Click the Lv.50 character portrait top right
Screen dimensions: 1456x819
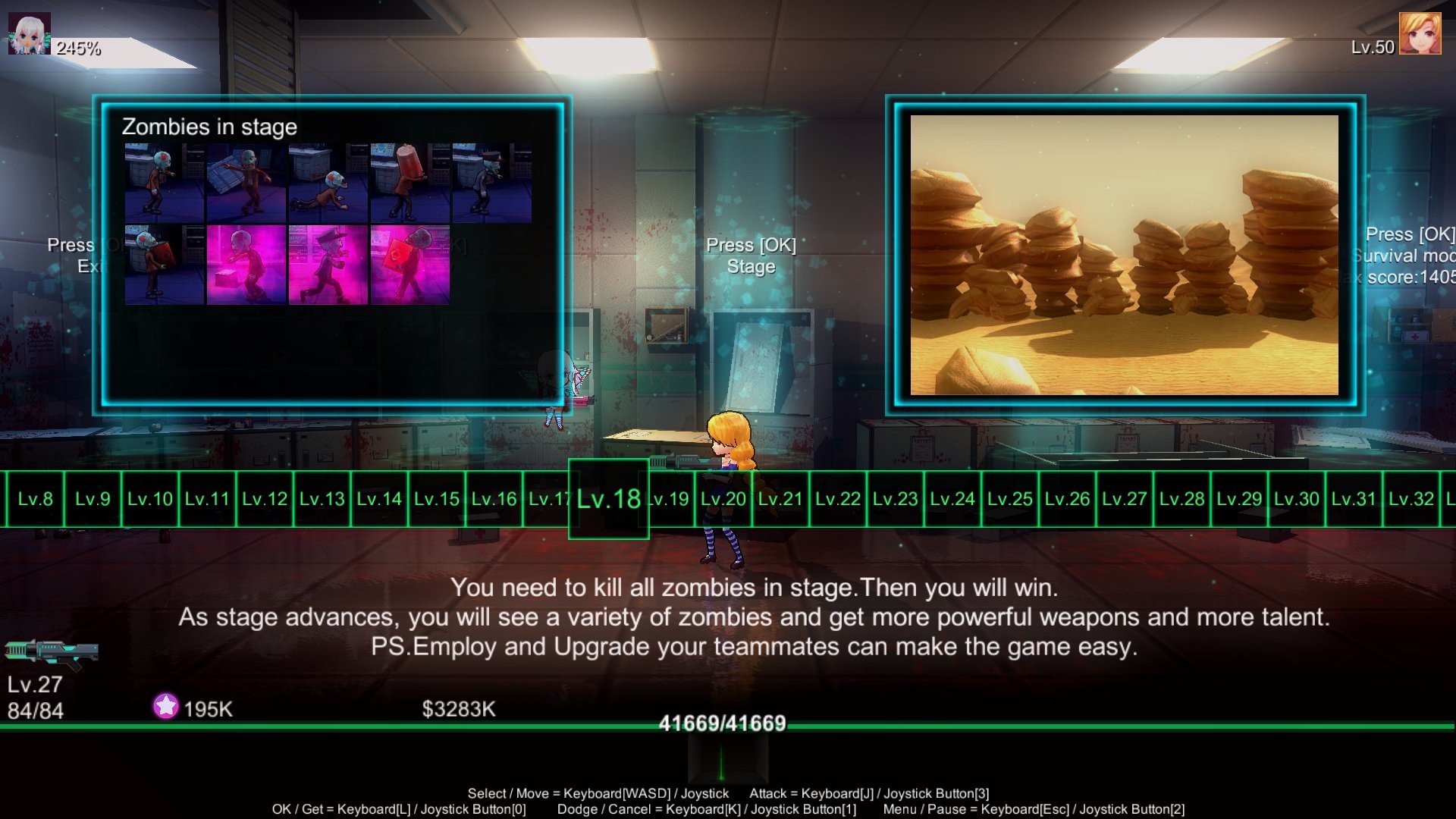click(1422, 33)
